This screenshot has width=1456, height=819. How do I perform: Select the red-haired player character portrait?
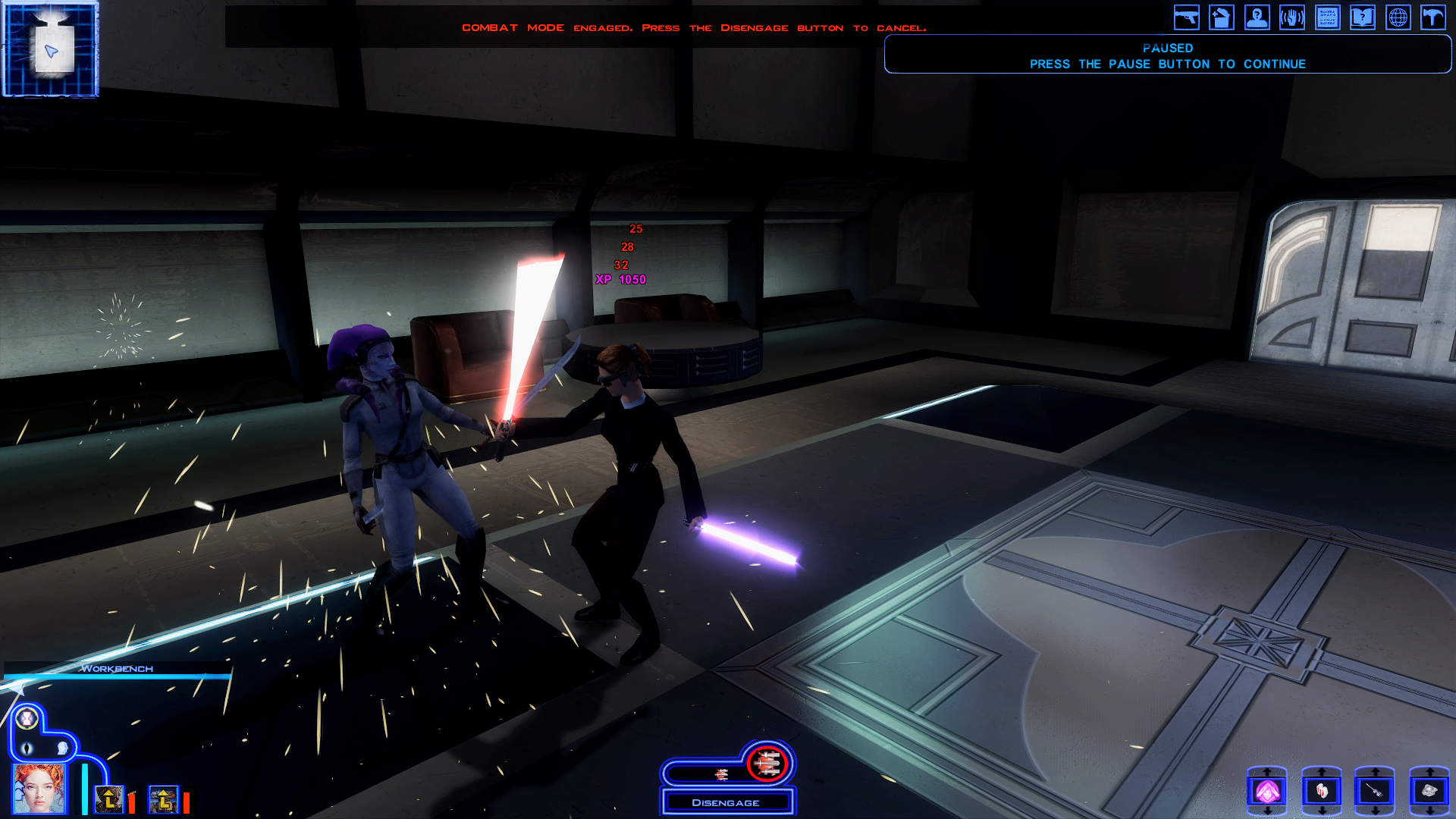coord(39,789)
